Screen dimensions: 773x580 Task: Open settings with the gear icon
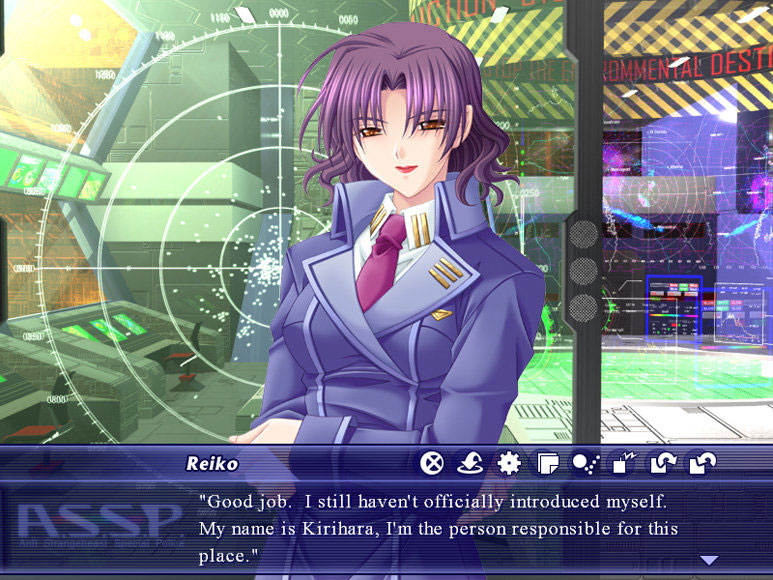tap(509, 463)
